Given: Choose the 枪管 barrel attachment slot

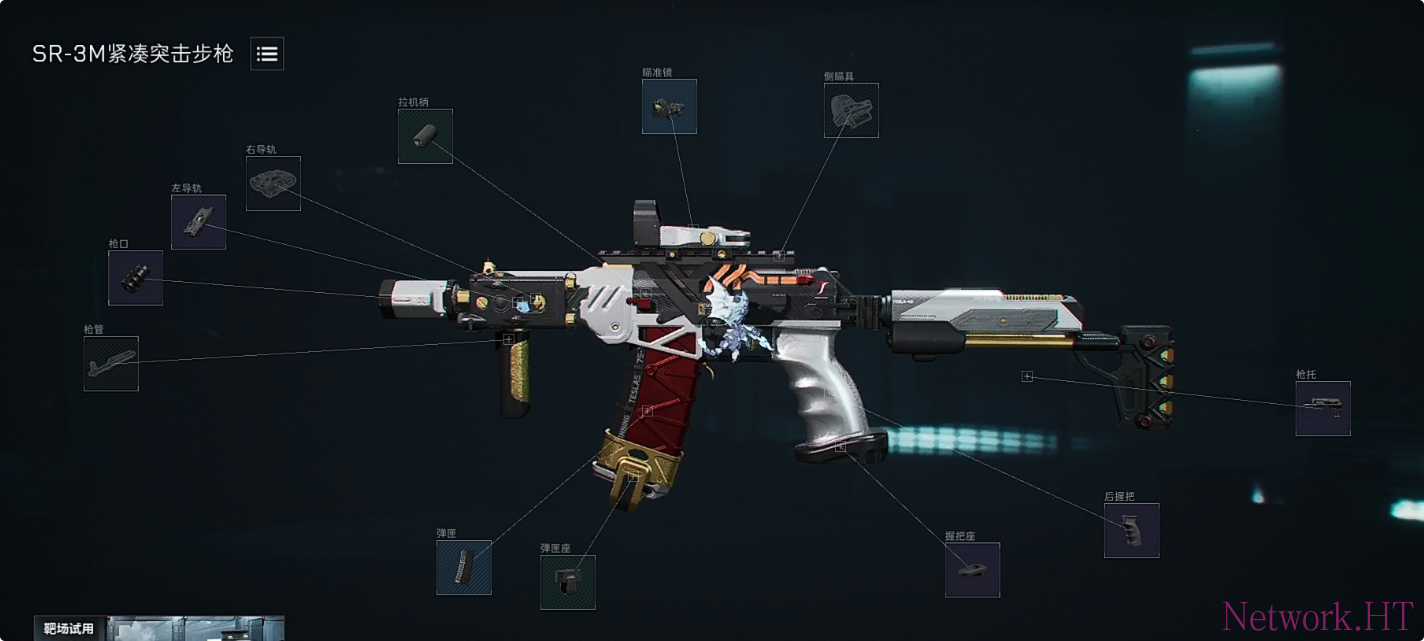Looking at the screenshot, I should point(111,363).
